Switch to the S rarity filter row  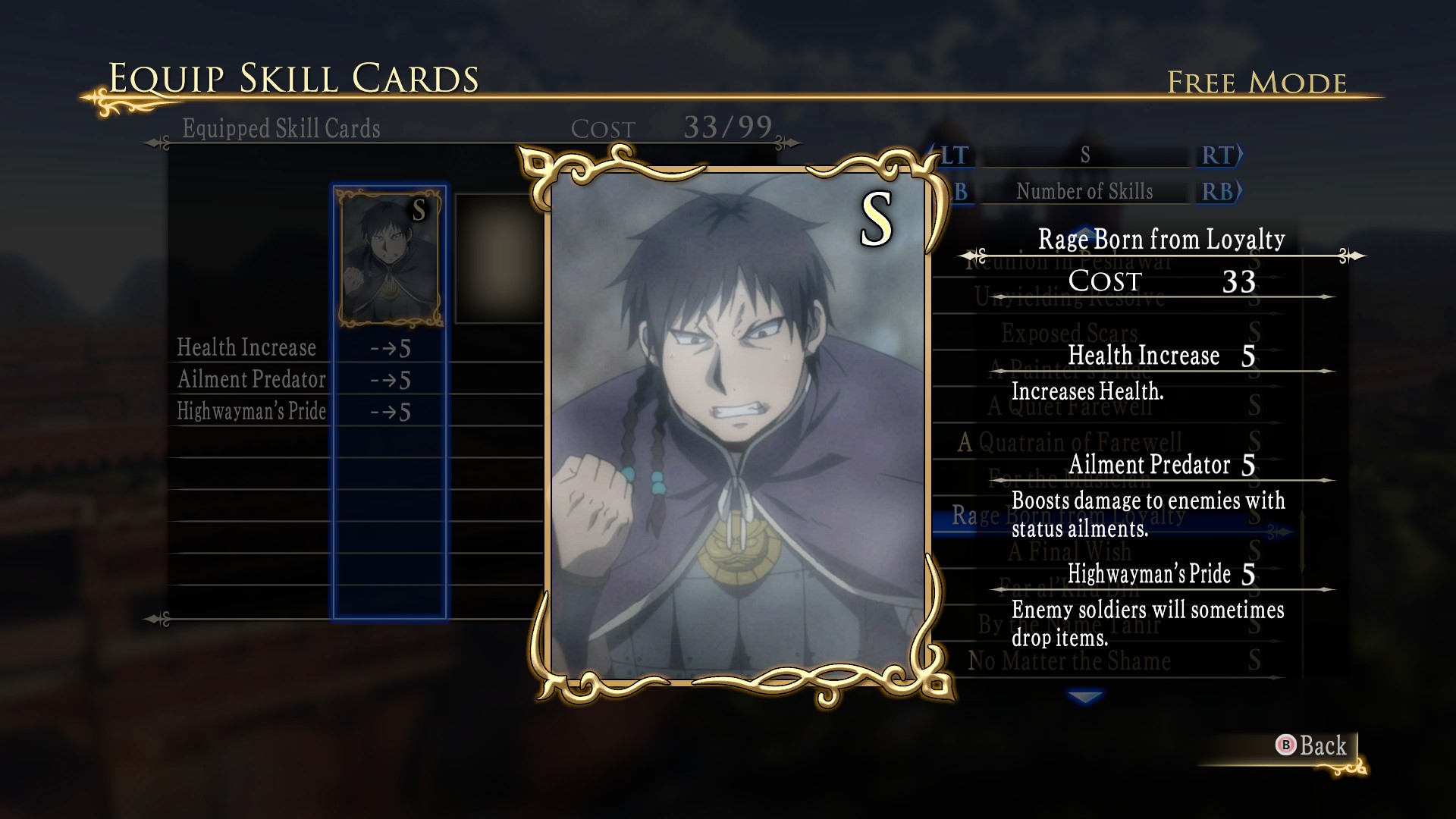click(1084, 156)
